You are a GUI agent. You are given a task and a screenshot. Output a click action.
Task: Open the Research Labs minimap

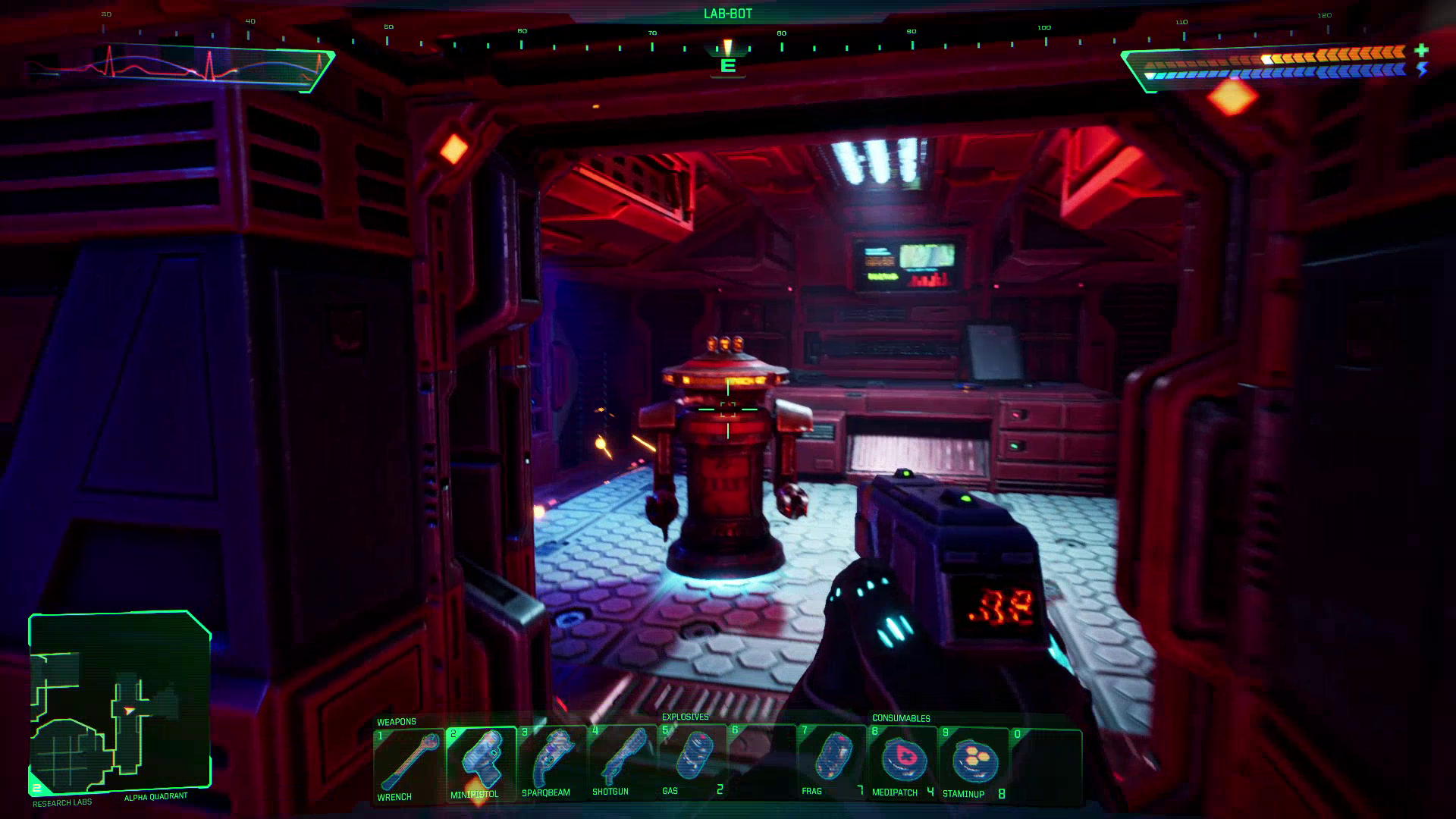[119, 703]
